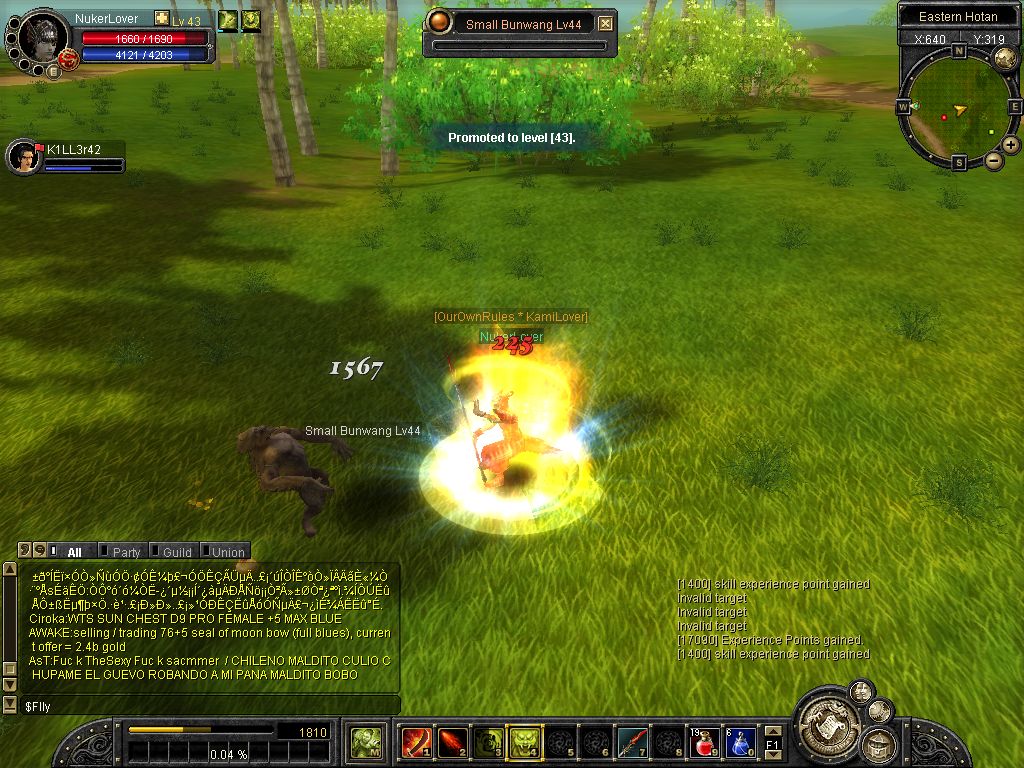This screenshot has height=768, width=1024.
Task: Click the plus icon beside Lv 43
Action: coord(161,19)
